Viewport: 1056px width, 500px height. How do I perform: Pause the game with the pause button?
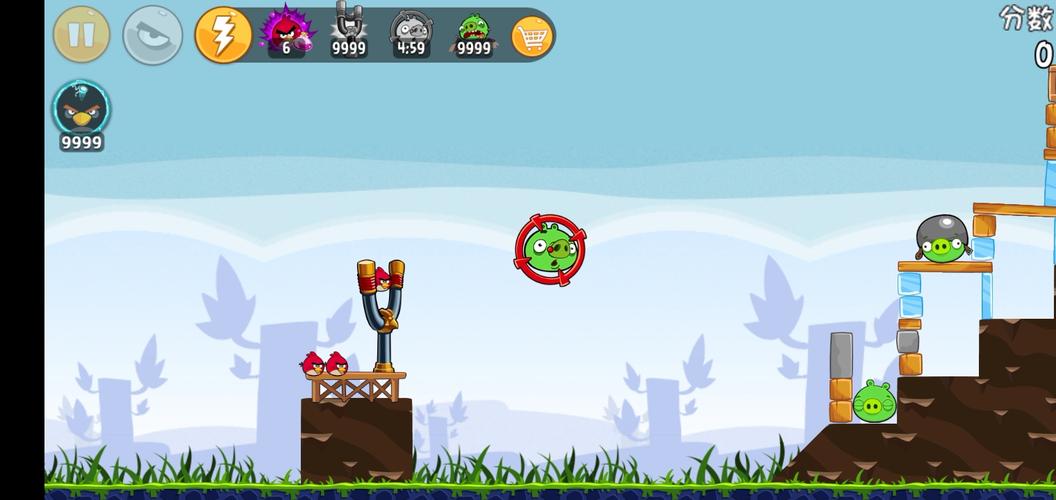click(82, 35)
